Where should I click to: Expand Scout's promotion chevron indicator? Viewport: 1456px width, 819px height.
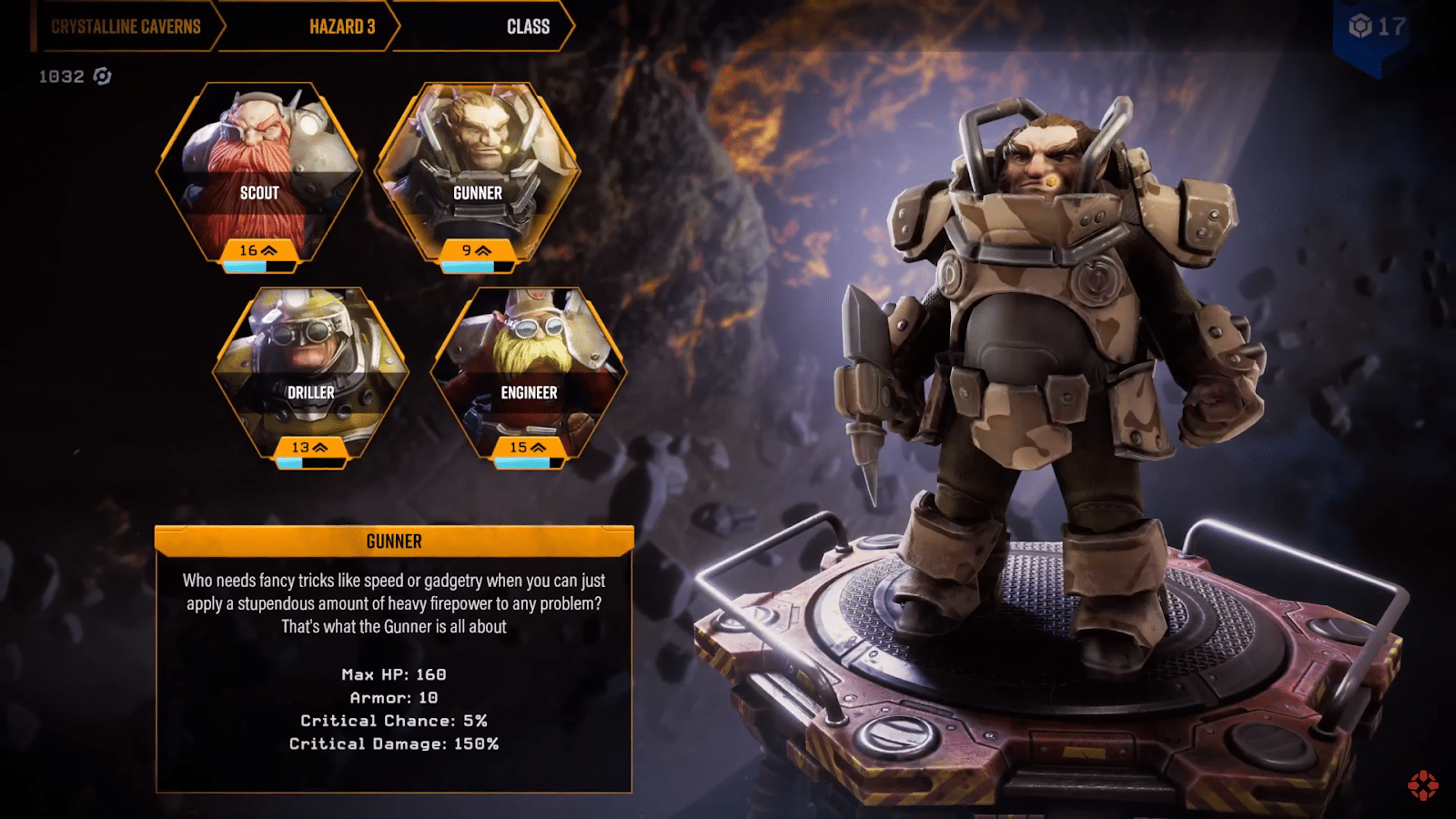pos(268,251)
